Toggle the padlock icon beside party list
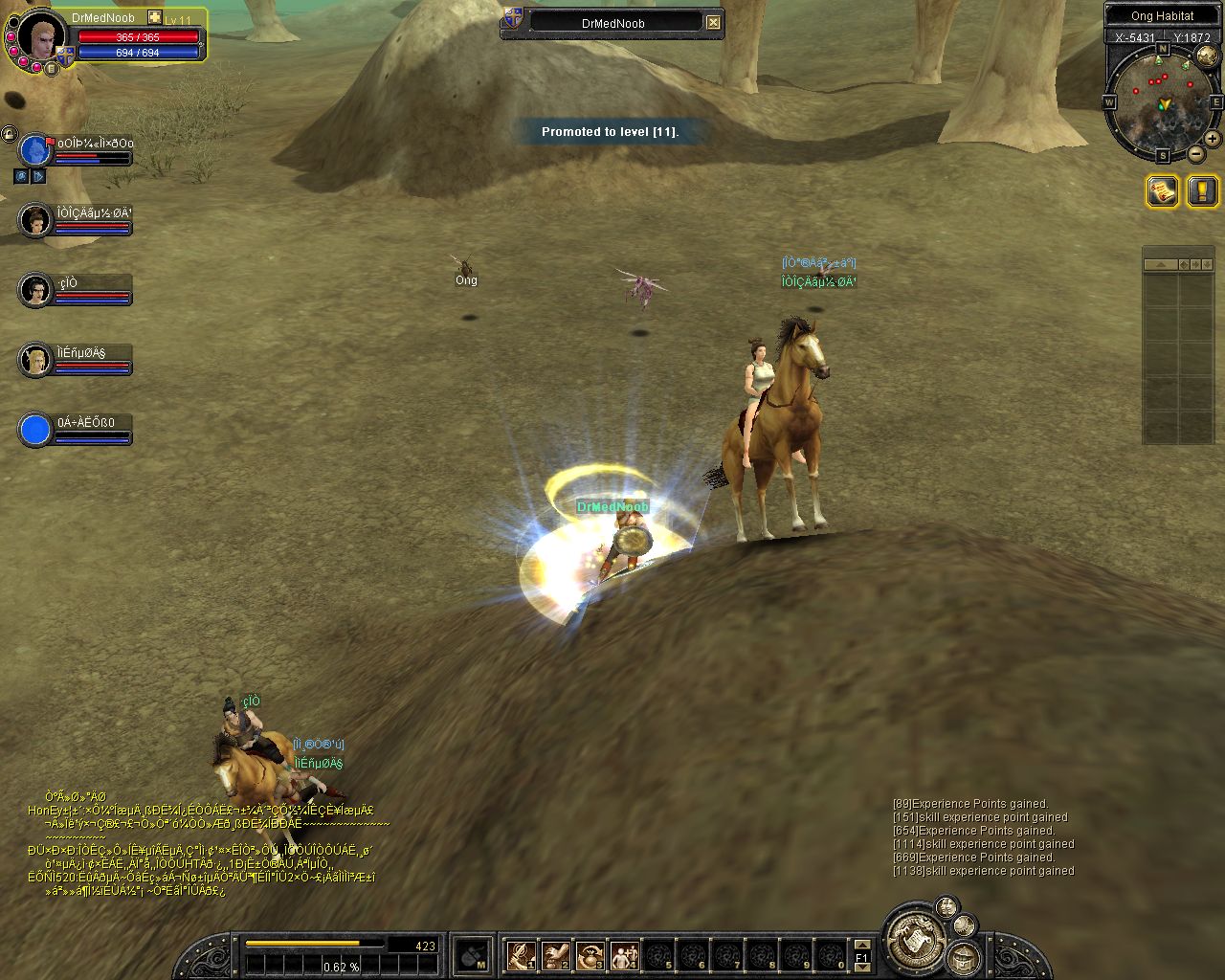Screen dimensions: 1225x980 click(x=8, y=134)
